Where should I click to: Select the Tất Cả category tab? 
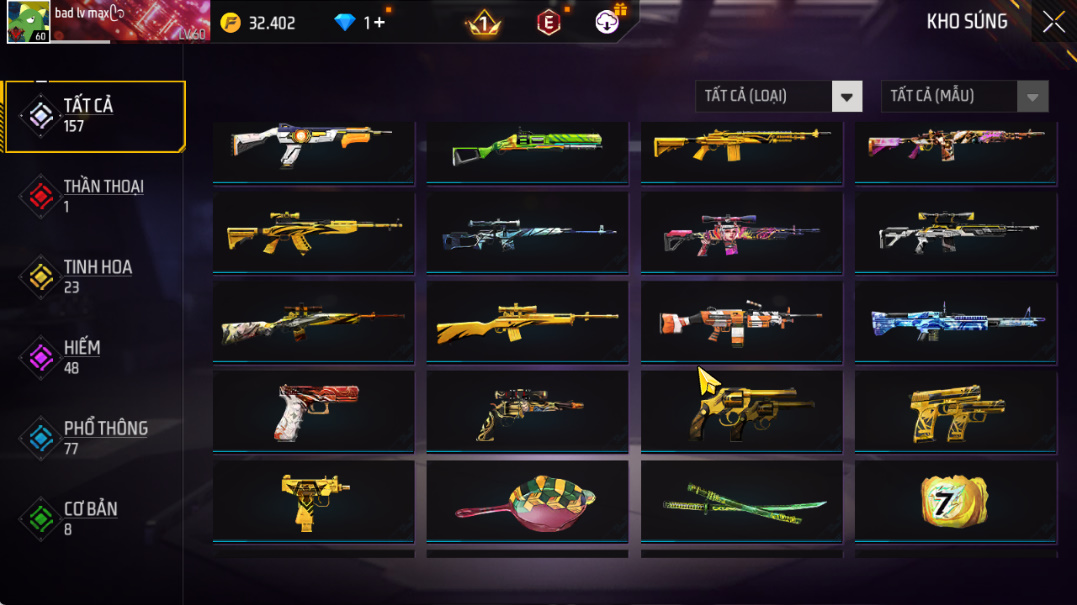coord(95,116)
